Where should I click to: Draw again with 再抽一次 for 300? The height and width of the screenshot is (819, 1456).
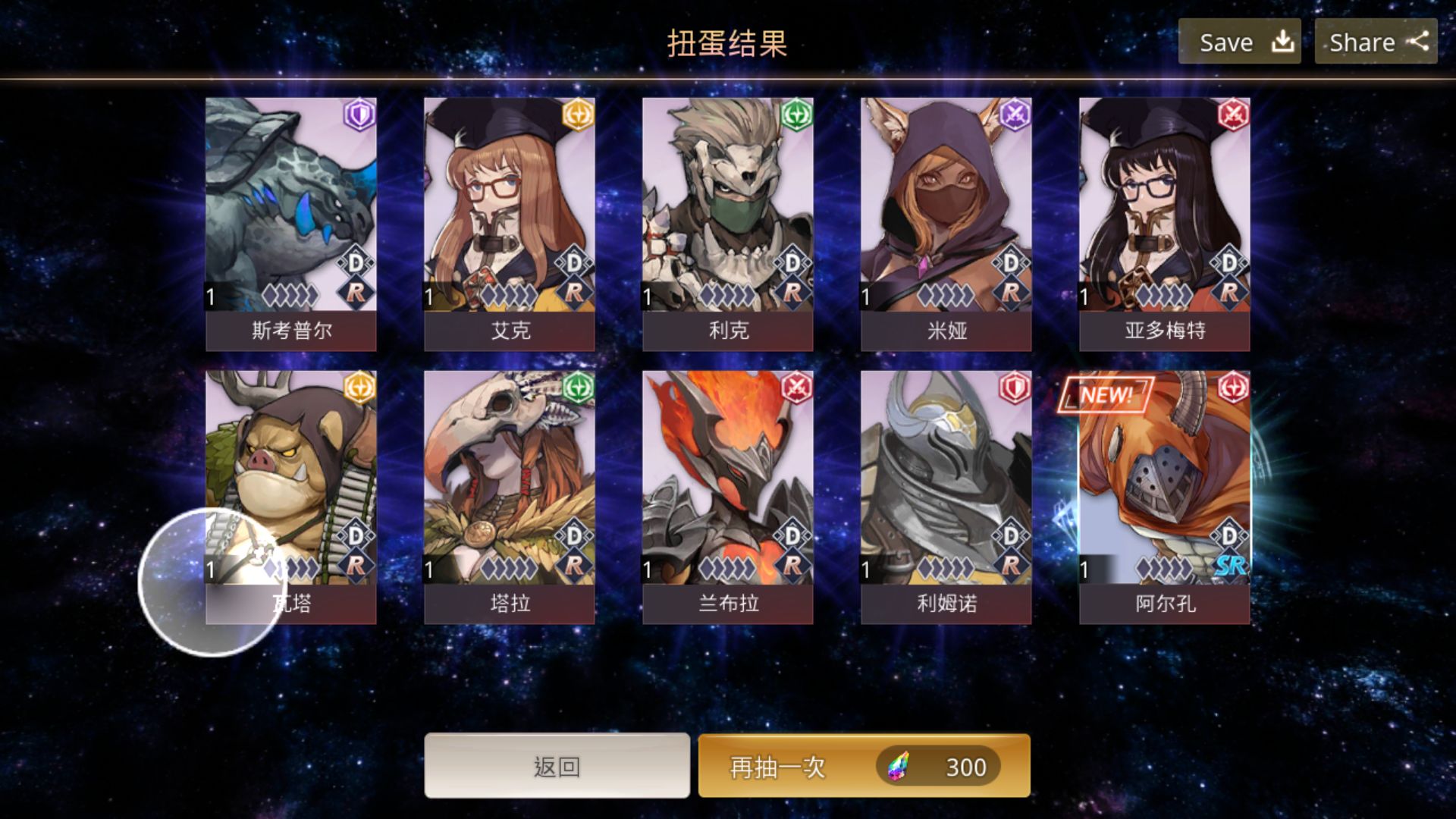point(864,766)
